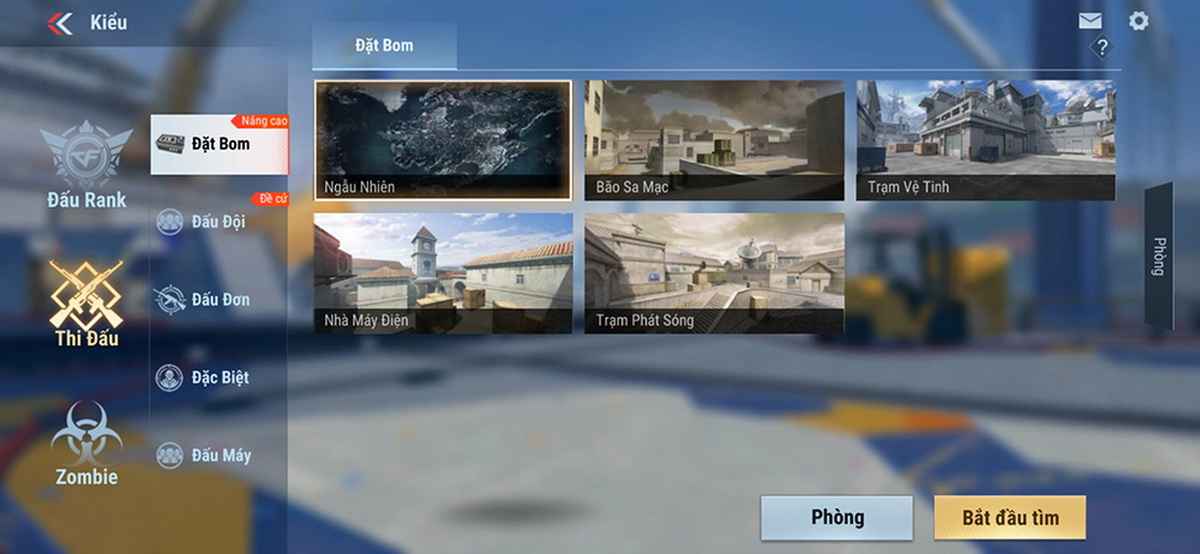Select Đặt Bom in the mode list
This screenshot has height=554, width=1200.
coord(218,144)
